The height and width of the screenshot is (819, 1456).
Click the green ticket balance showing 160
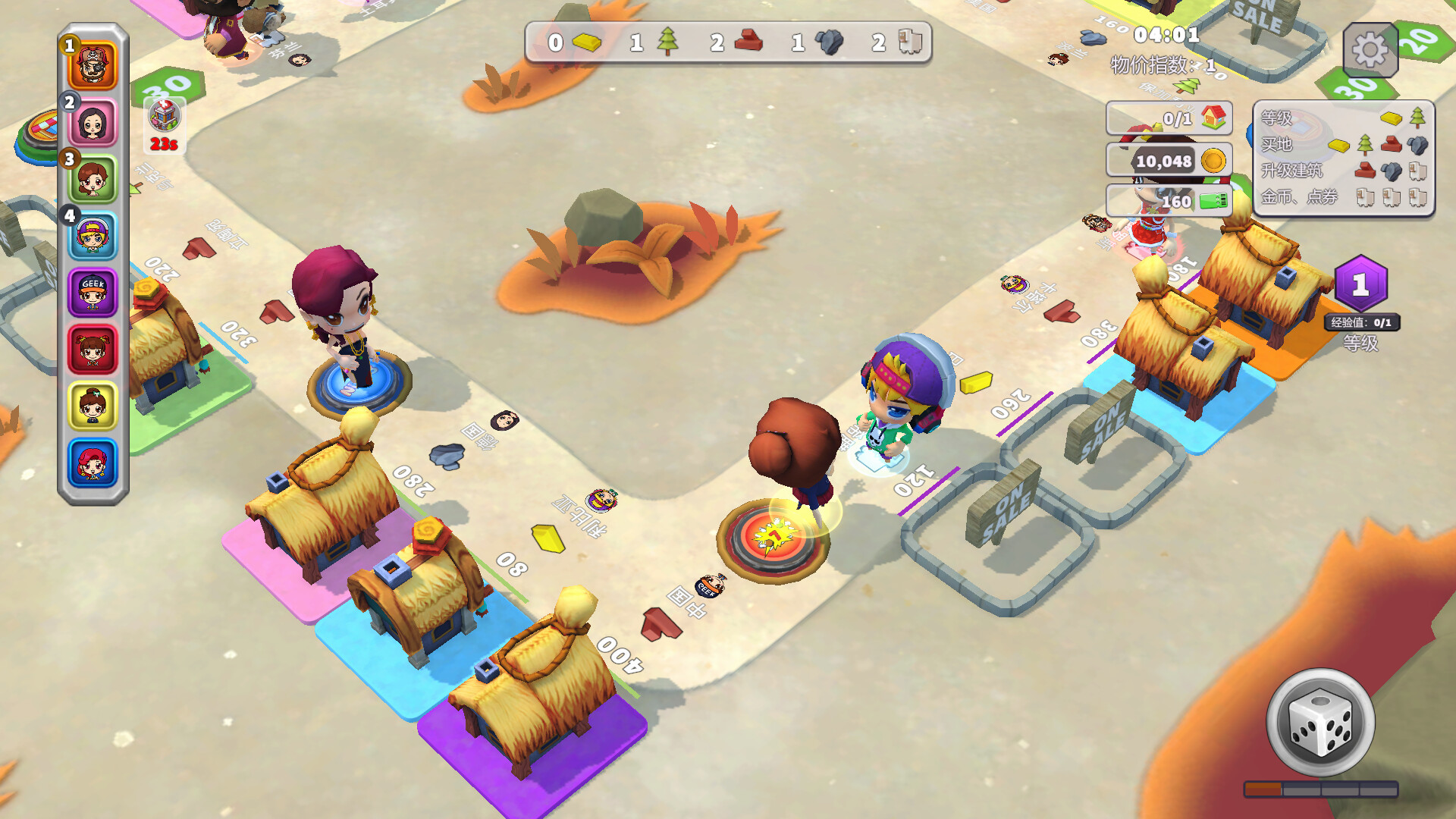click(x=1169, y=201)
